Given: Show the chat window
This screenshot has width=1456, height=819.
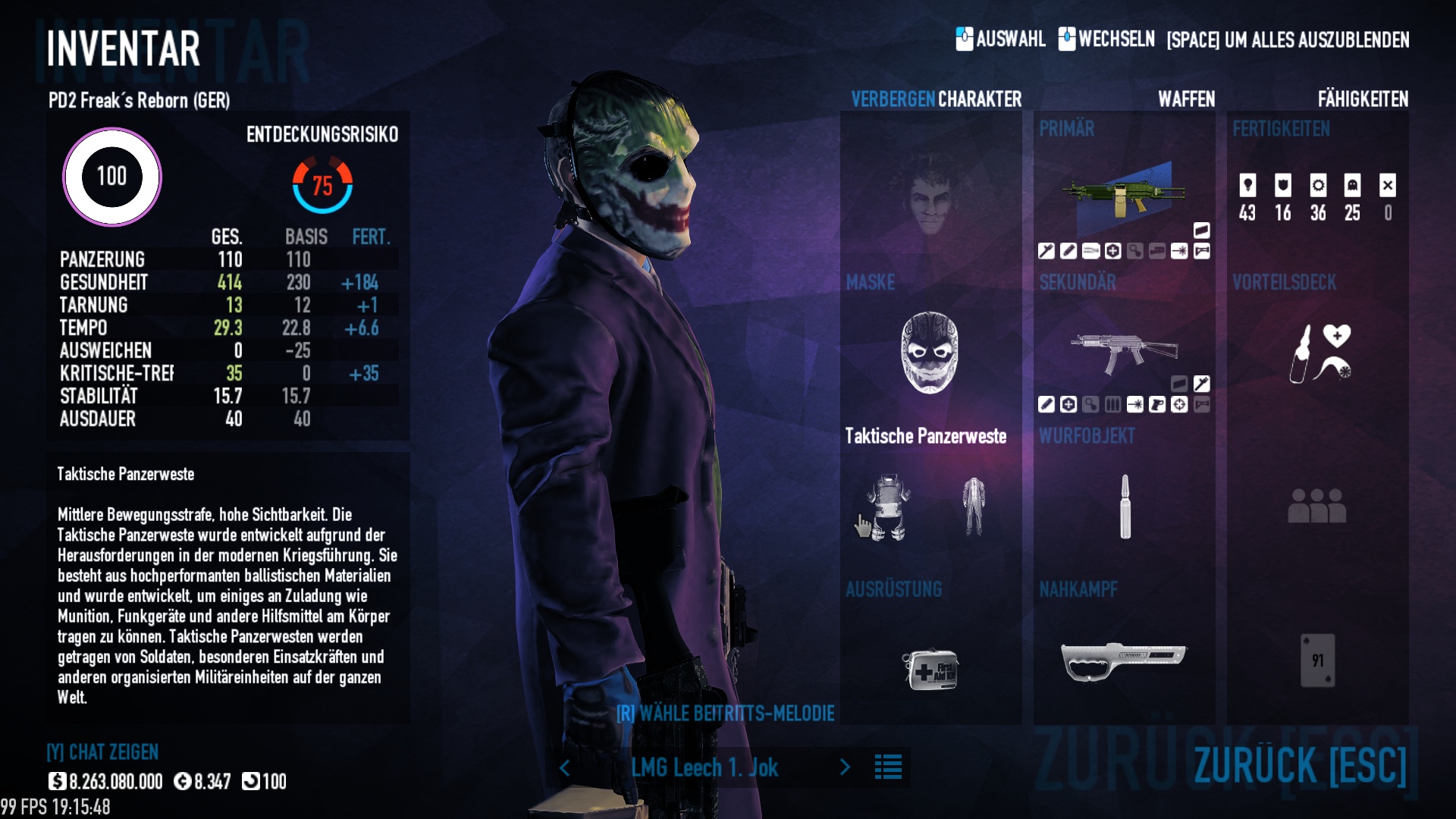Looking at the screenshot, I should pyautogui.click(x=102, y=752).
